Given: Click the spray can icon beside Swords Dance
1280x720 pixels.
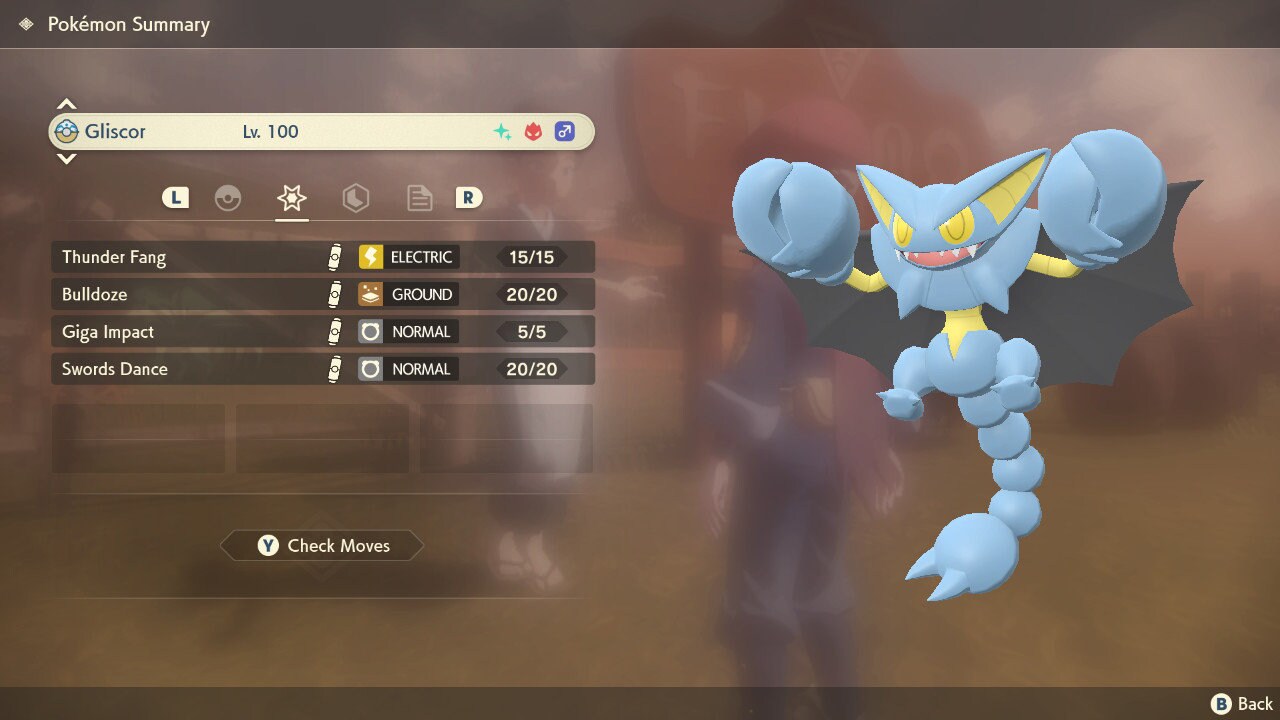Looking at the screenshot, I should click(335, 369).
